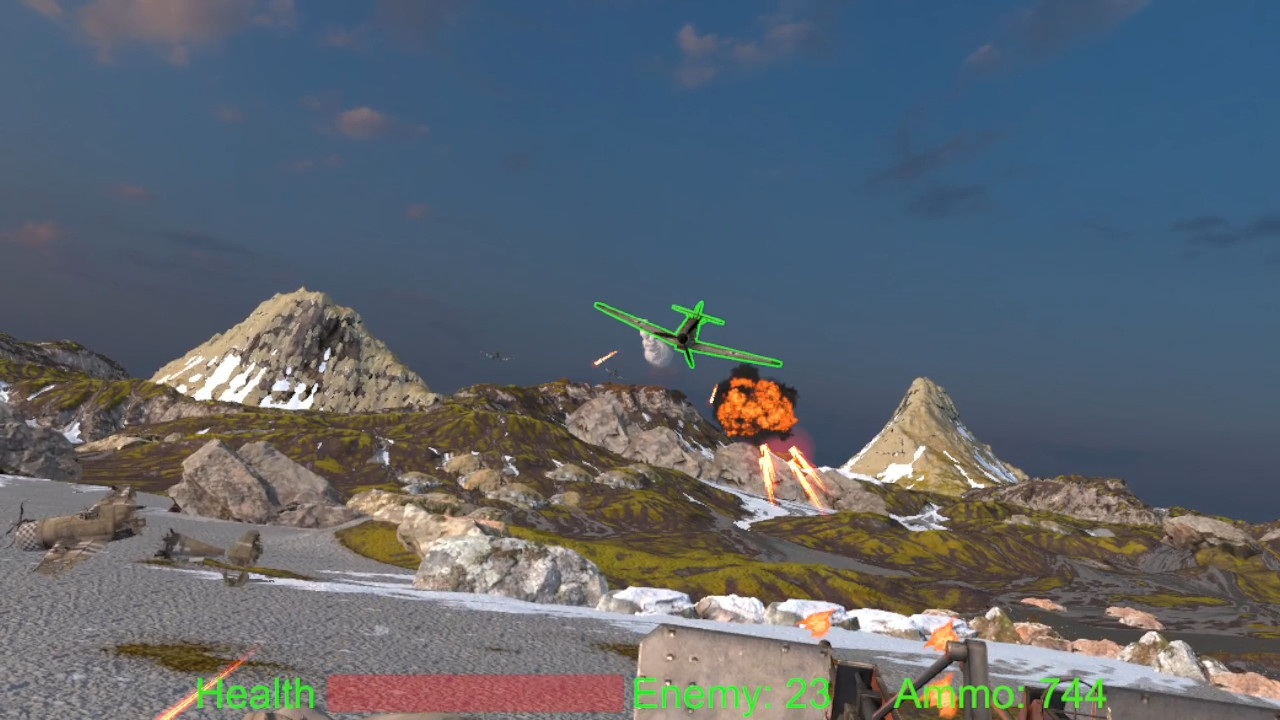
Task: Click the Health label text
Action: [256, 693]
